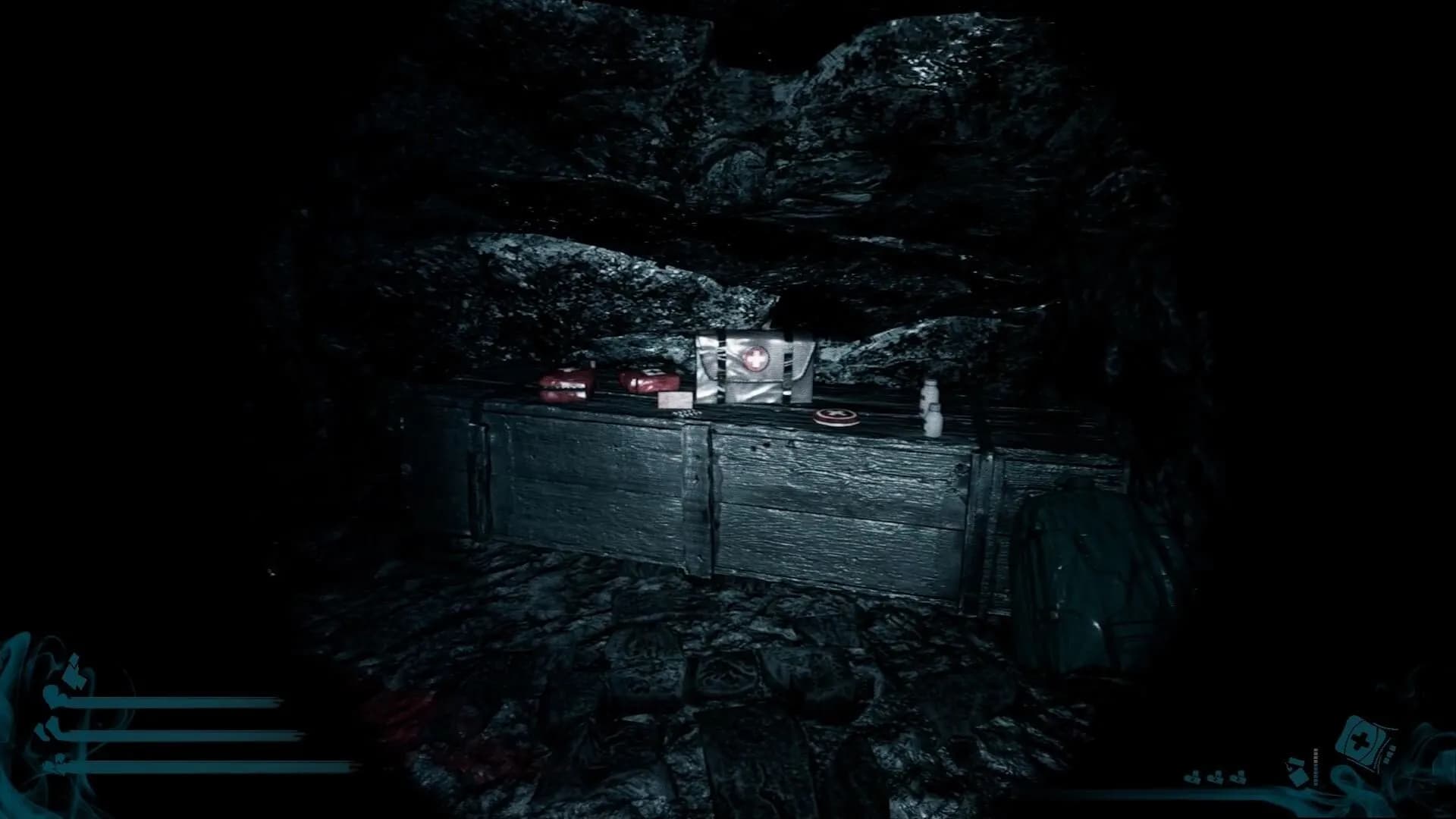Viewport: 1456px width, 819px height.
Task: Select the medkit icon in the bottom-right HUD
Action: [x=1361, y=739]
